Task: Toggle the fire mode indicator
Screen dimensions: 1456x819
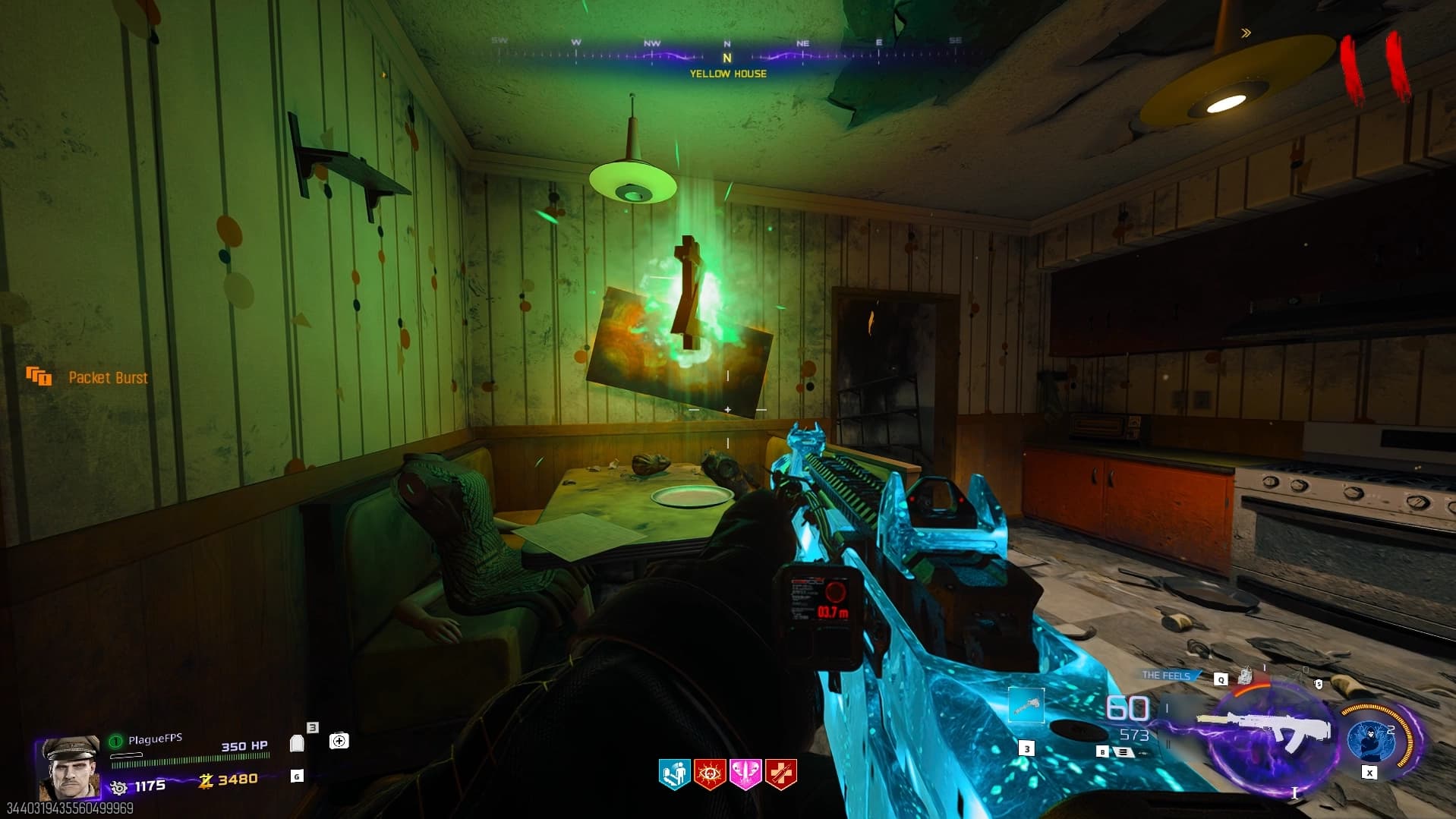Action: [1122, 752]
